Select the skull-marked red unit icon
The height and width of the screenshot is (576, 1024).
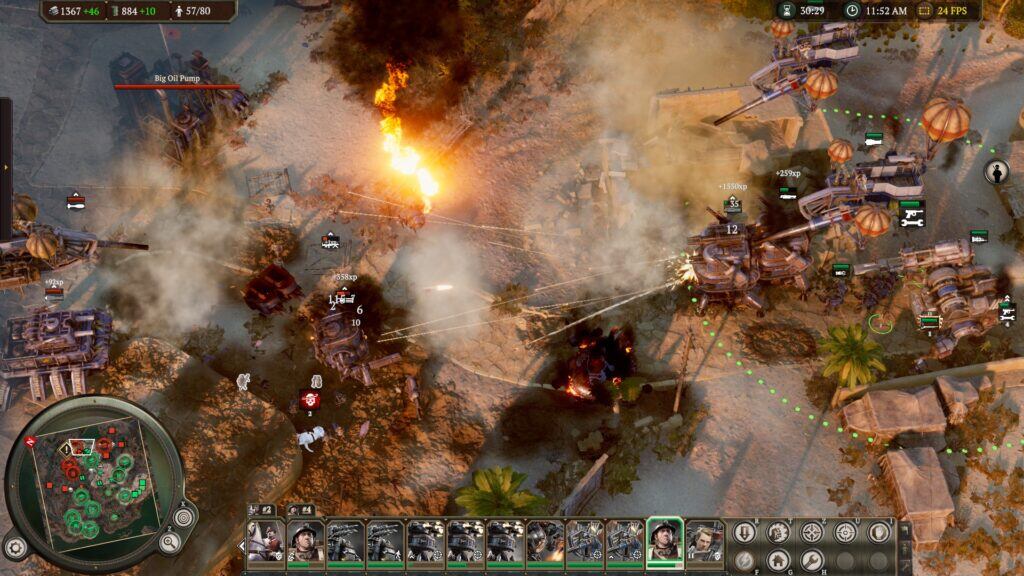click(x=310, y=399)
